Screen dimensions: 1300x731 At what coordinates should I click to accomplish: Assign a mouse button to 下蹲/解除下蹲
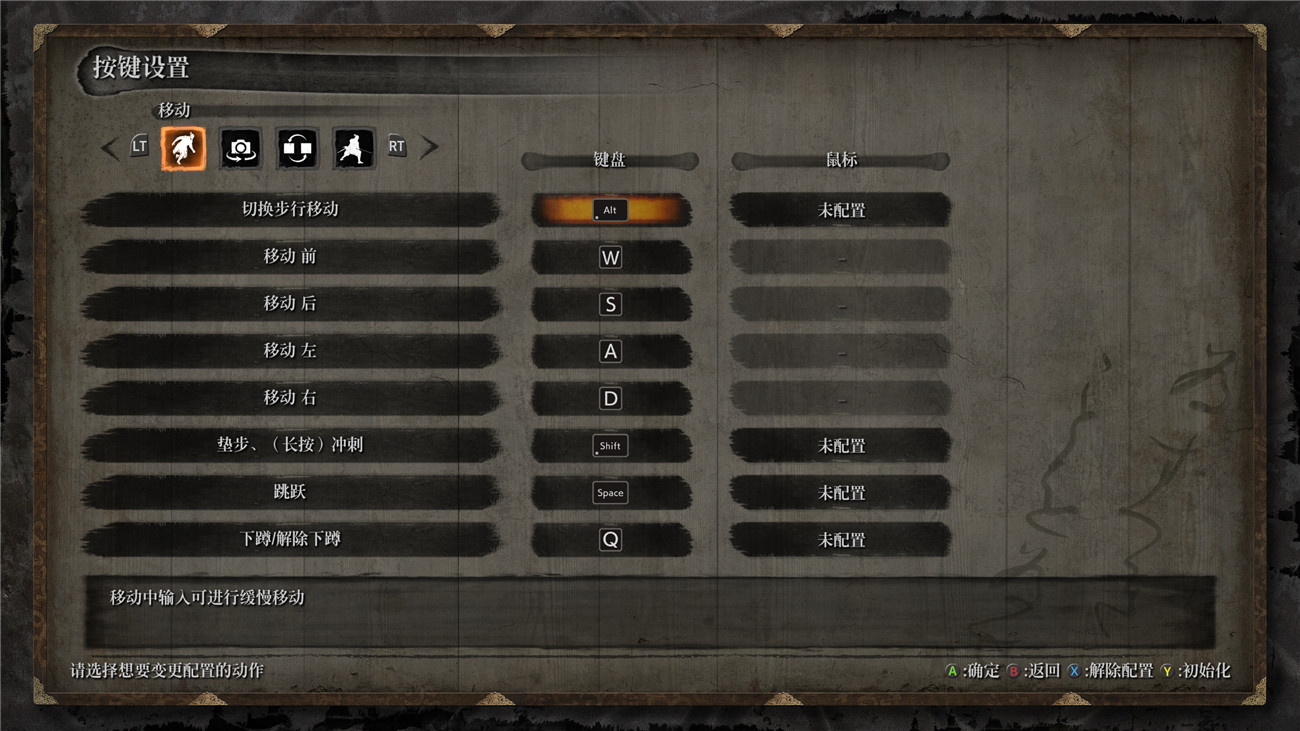tap(841, 539)
